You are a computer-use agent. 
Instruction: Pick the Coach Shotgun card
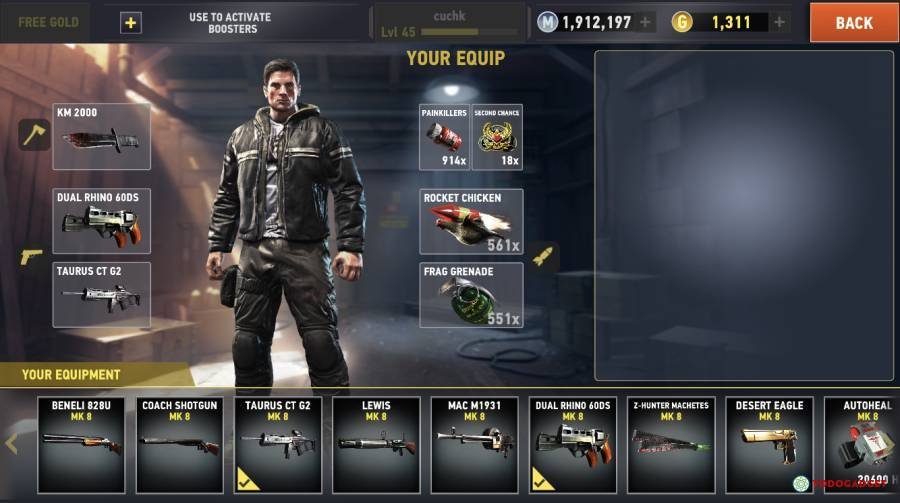[179, 444]
